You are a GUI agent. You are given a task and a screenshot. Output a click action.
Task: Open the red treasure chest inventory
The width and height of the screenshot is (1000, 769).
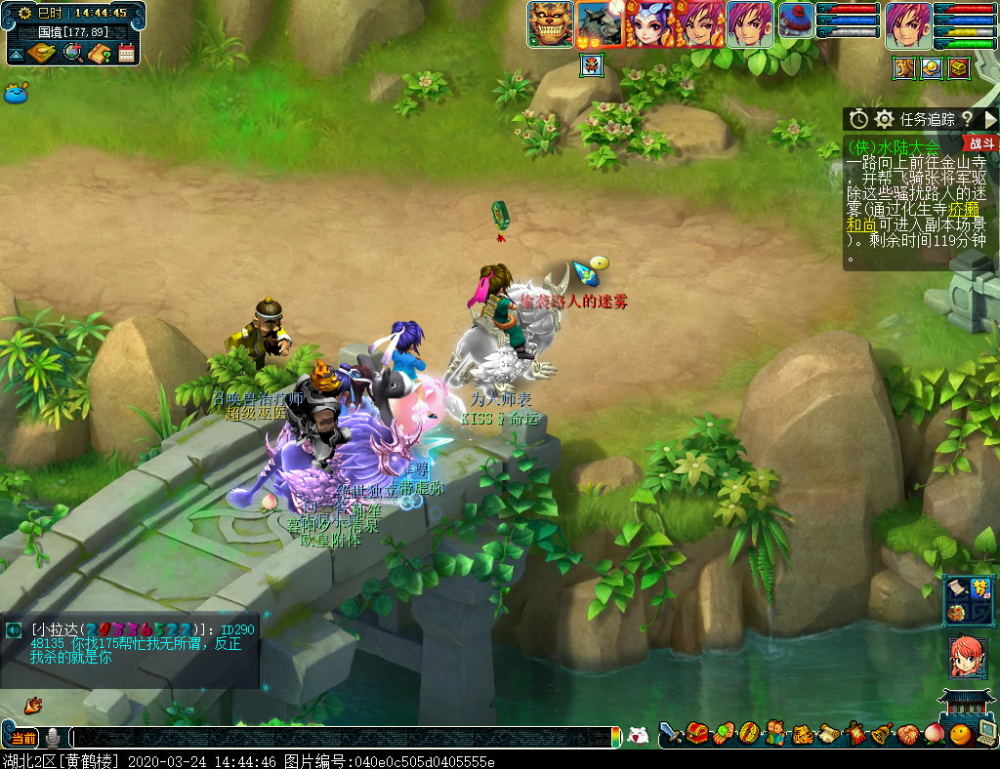point(697,735)
